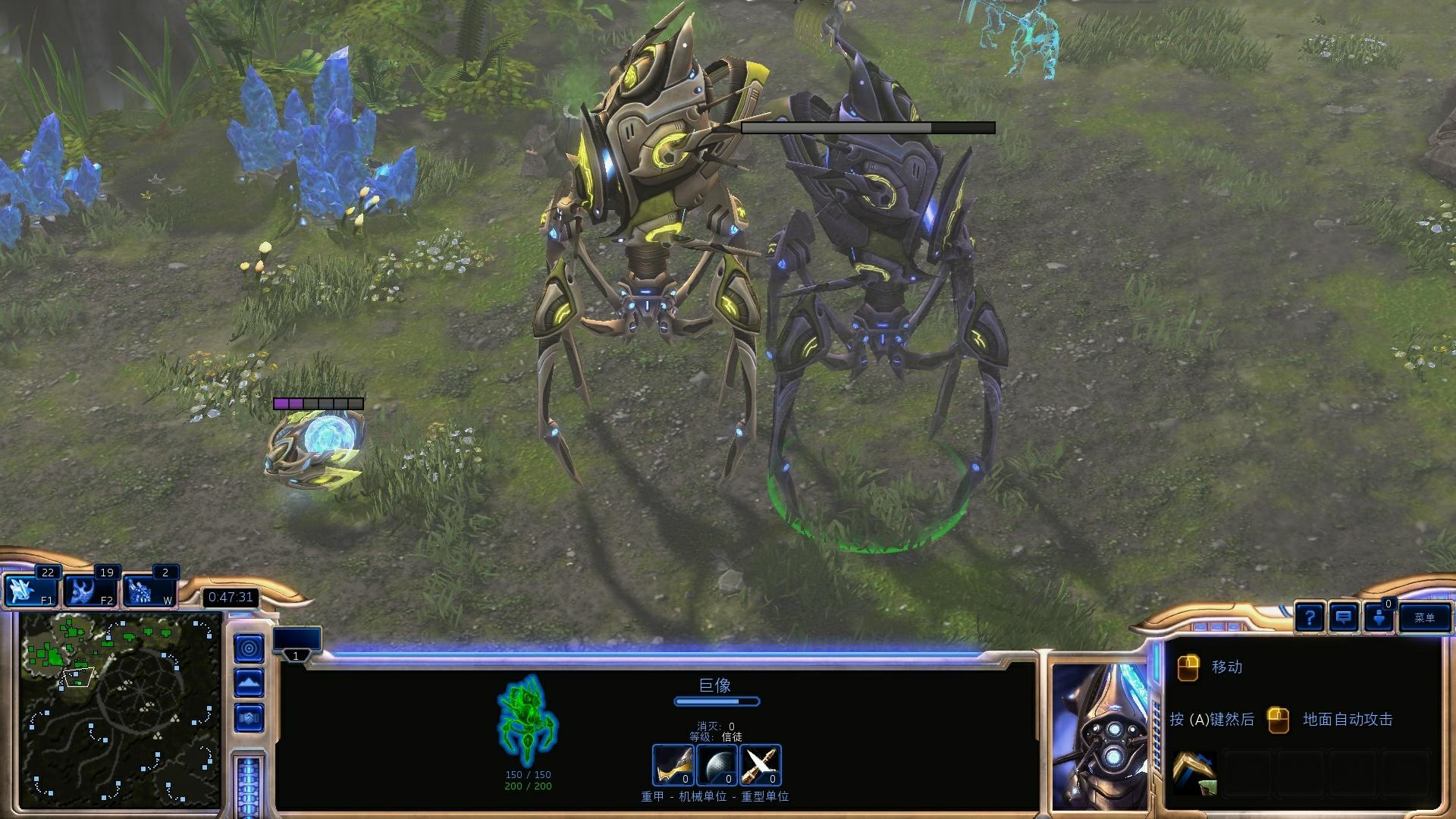The width and height of the screenshot is (1456, 819).
Task: Click the green Colossus wireframe
Action: 526,720
